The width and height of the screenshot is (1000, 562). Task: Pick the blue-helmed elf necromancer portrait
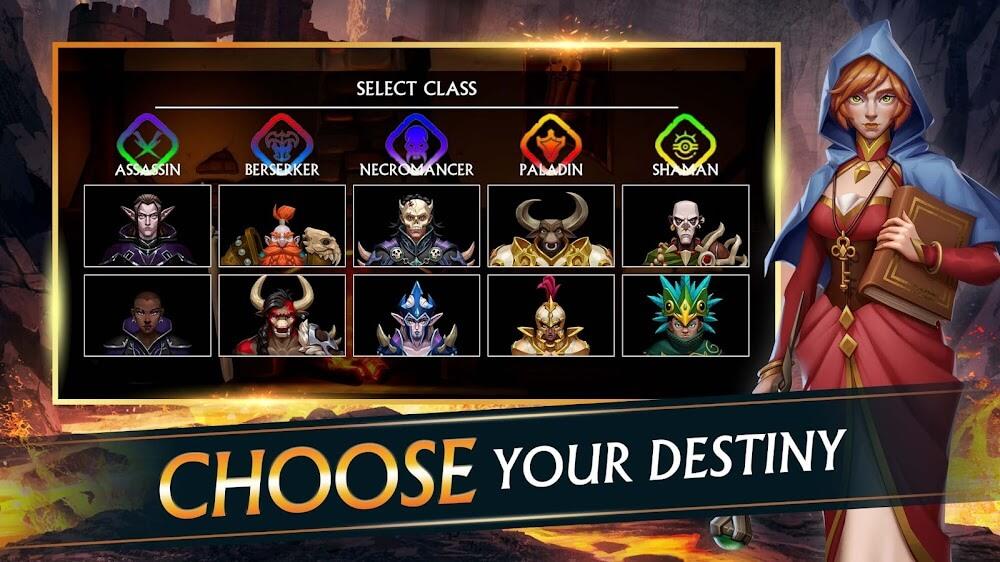click(x=416, y=315)
